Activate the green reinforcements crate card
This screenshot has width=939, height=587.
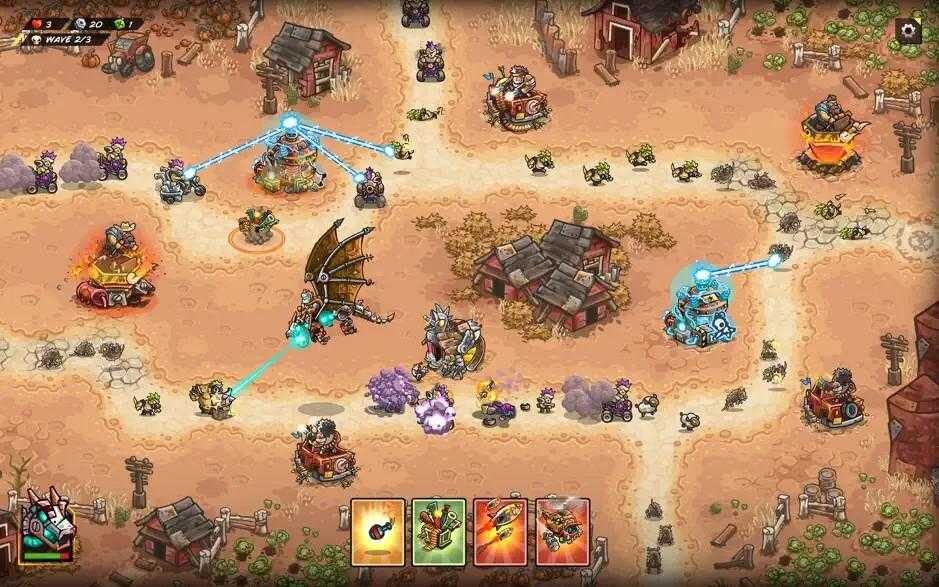coord(439,532)
